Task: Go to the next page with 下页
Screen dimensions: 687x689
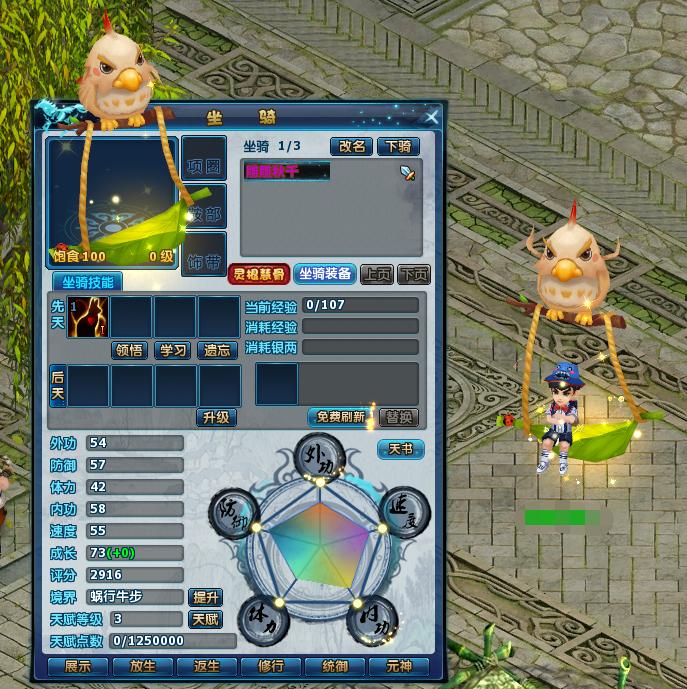Action: 413,274
